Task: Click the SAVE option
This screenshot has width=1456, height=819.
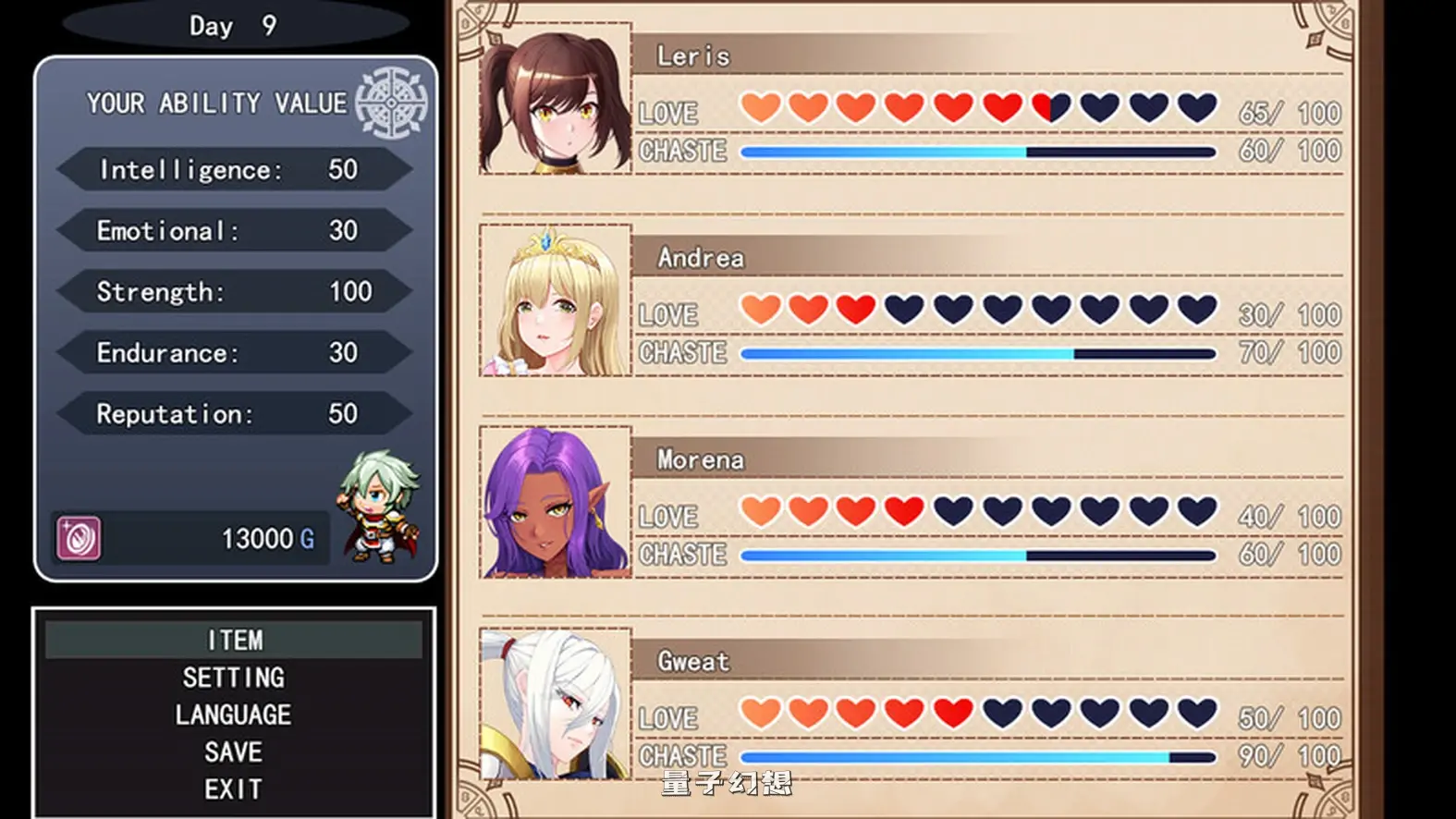Action: tap(234, 752)
